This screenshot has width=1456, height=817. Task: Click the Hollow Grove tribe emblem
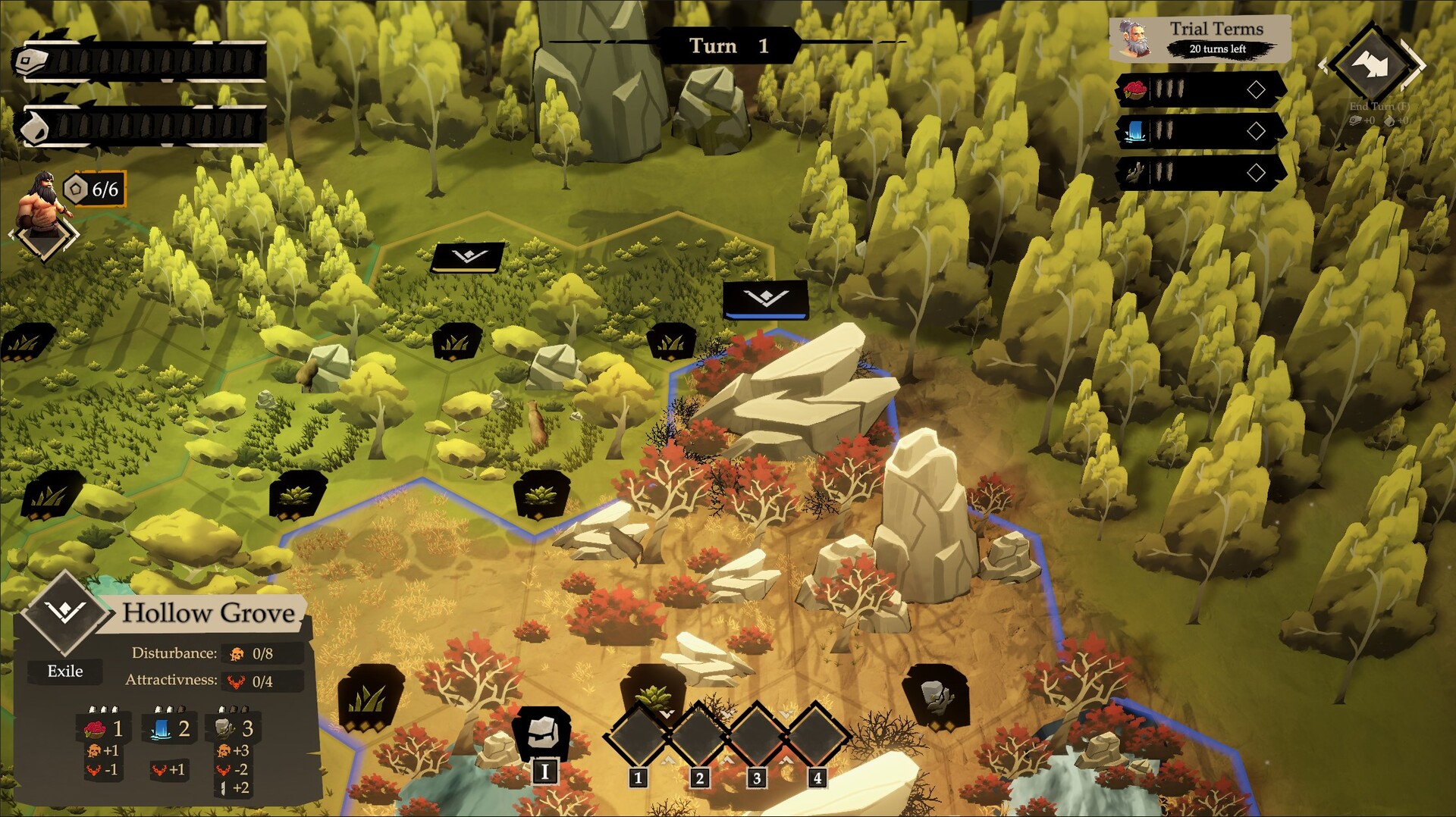[x=65, y=611]
